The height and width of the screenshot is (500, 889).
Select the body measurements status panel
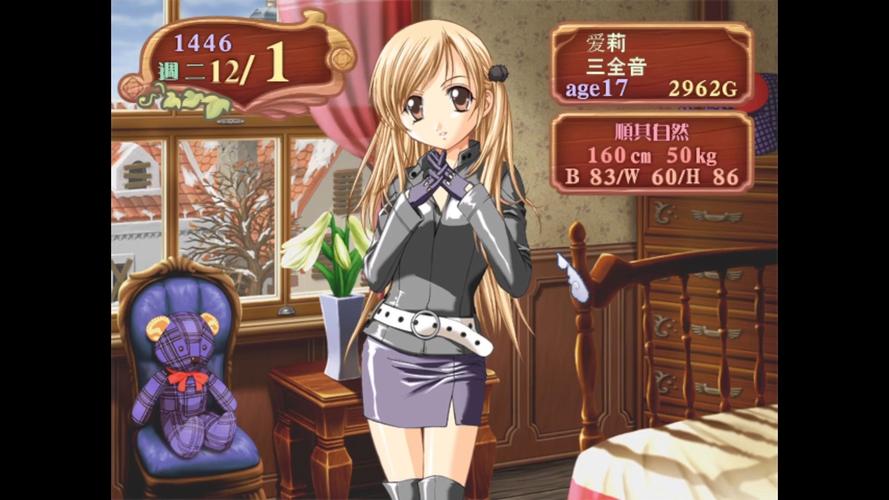pyautogui.click(x=651, y=153)
